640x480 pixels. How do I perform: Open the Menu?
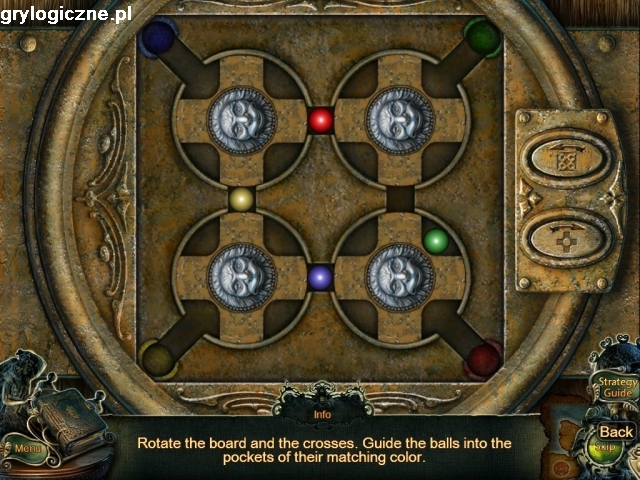tap(26, 448)
